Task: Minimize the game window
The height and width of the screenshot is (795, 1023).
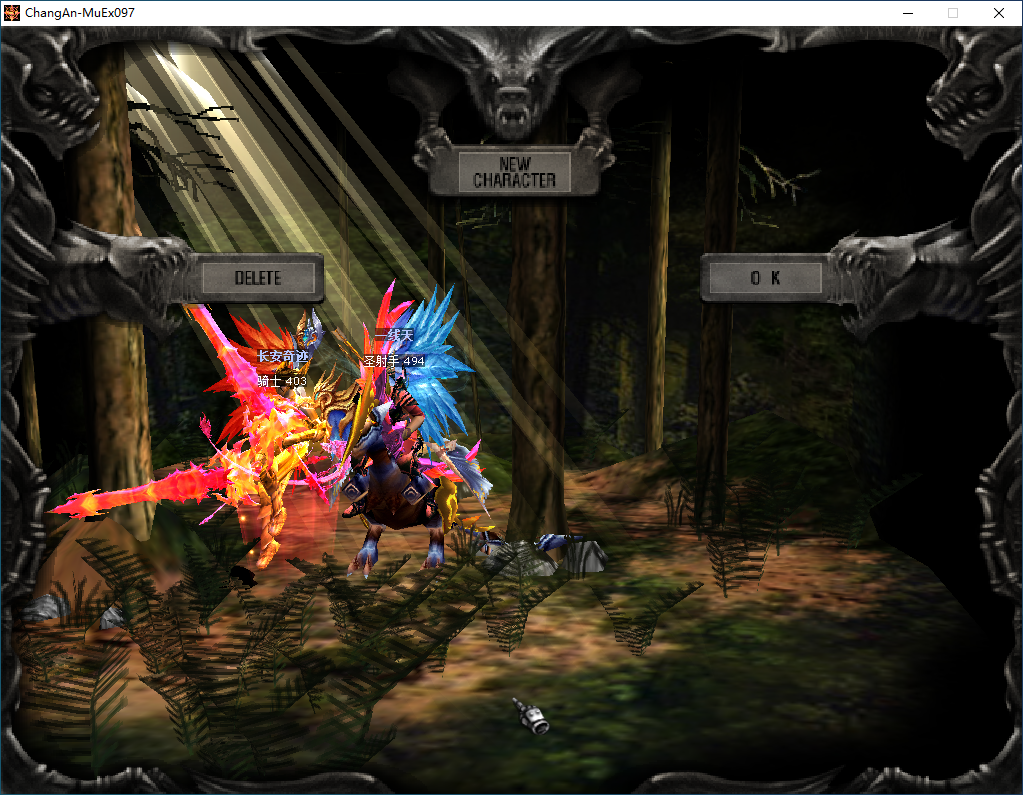Action: [908, 13]
